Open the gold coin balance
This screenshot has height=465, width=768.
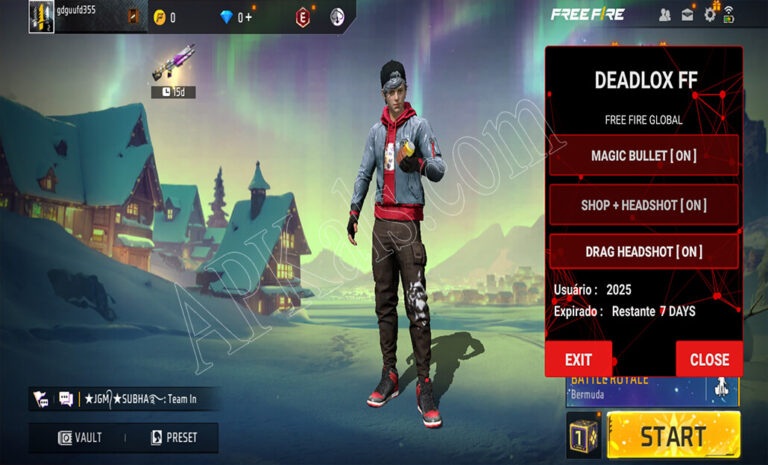[x=165, y=17]
